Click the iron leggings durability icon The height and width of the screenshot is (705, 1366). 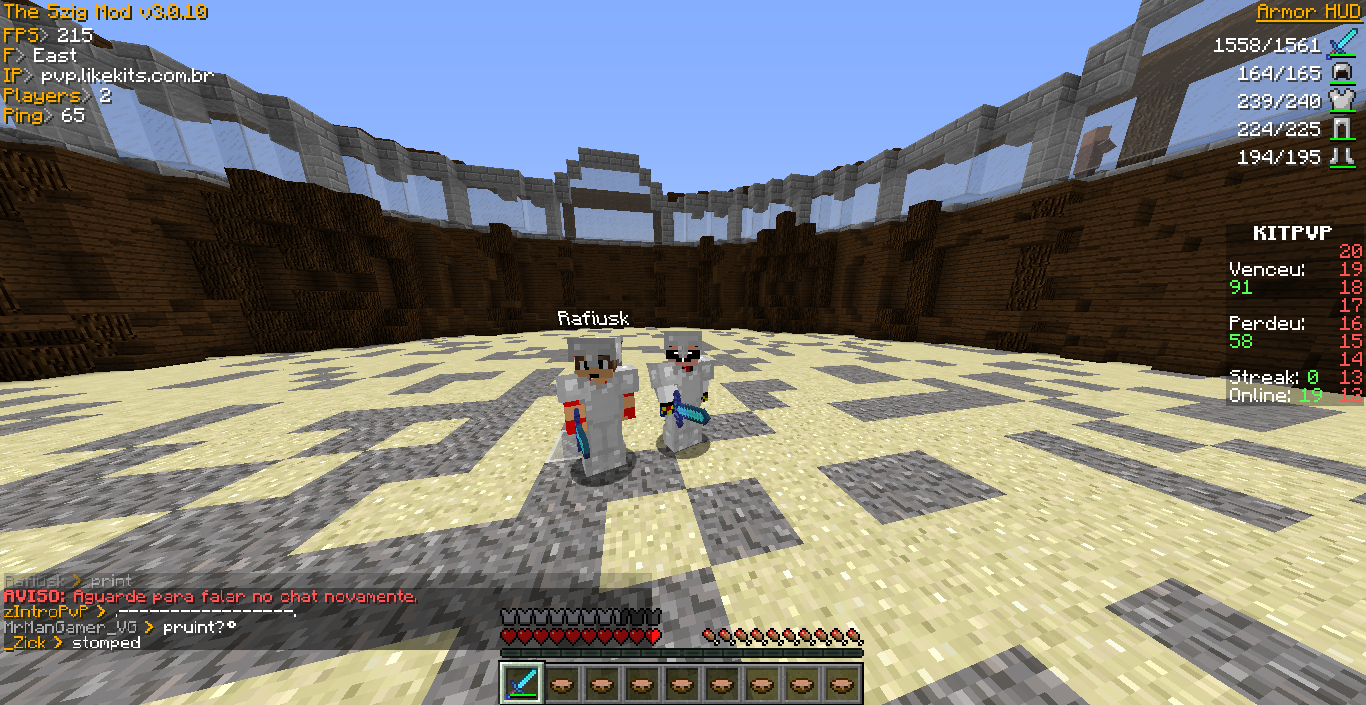pos(1340,129)
